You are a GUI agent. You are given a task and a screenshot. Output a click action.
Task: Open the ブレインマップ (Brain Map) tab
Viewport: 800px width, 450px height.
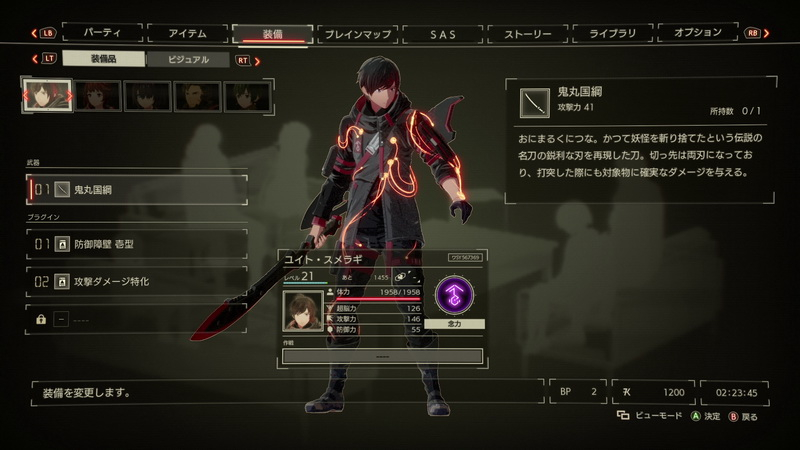pyautogui.click(x=358, y=34)
